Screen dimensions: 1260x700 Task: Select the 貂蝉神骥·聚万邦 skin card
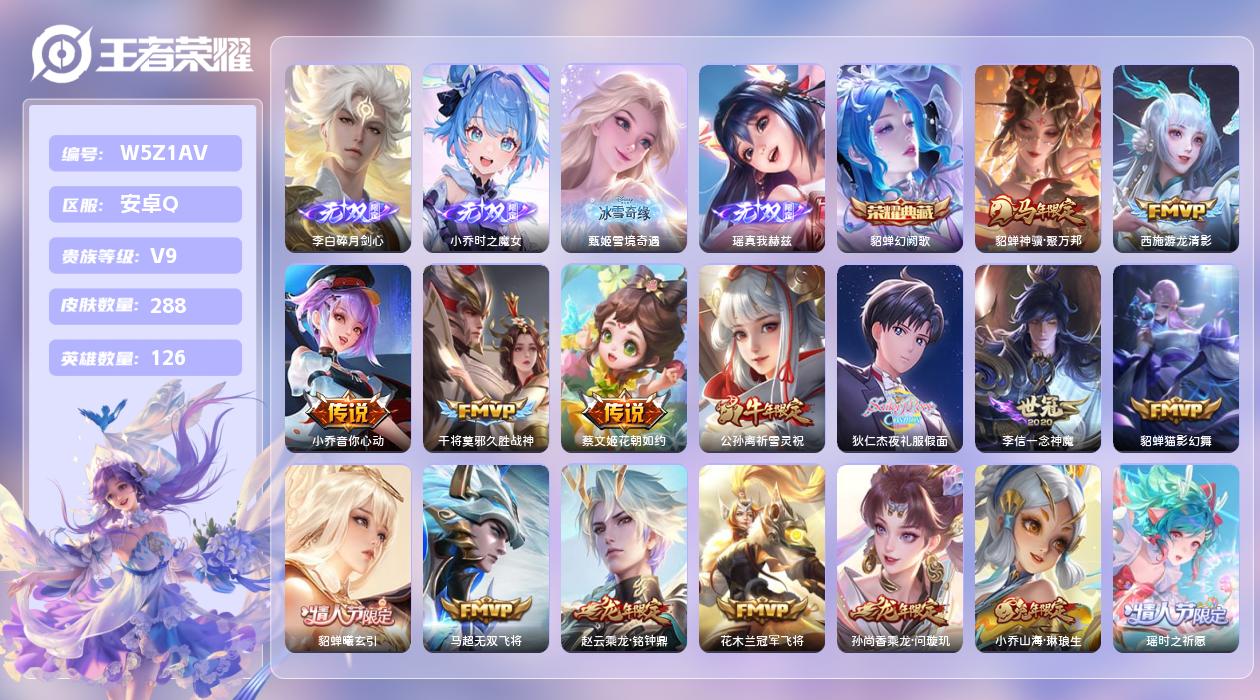[1038, 158]
